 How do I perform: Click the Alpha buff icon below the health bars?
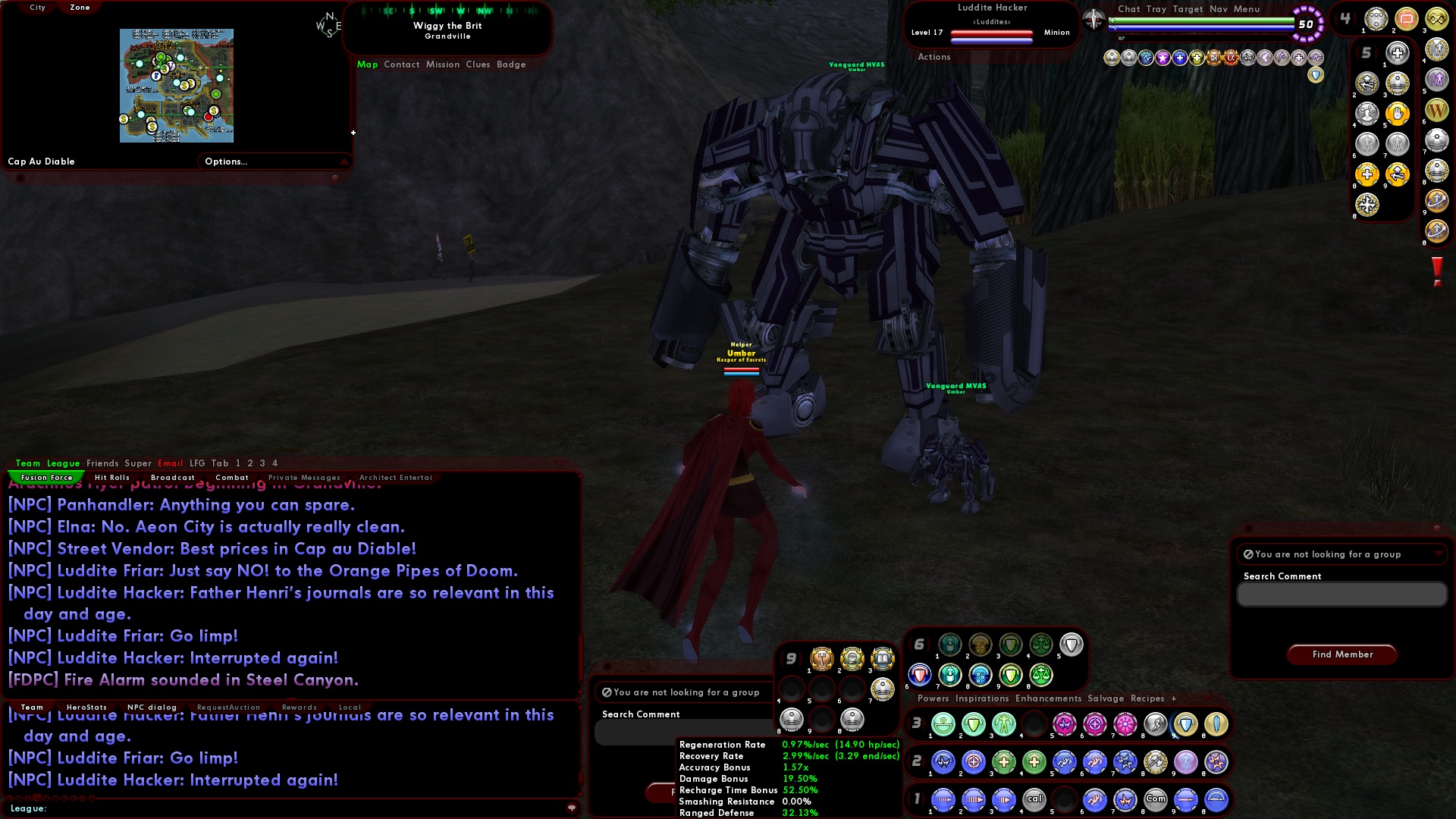tap(1231, 57)
